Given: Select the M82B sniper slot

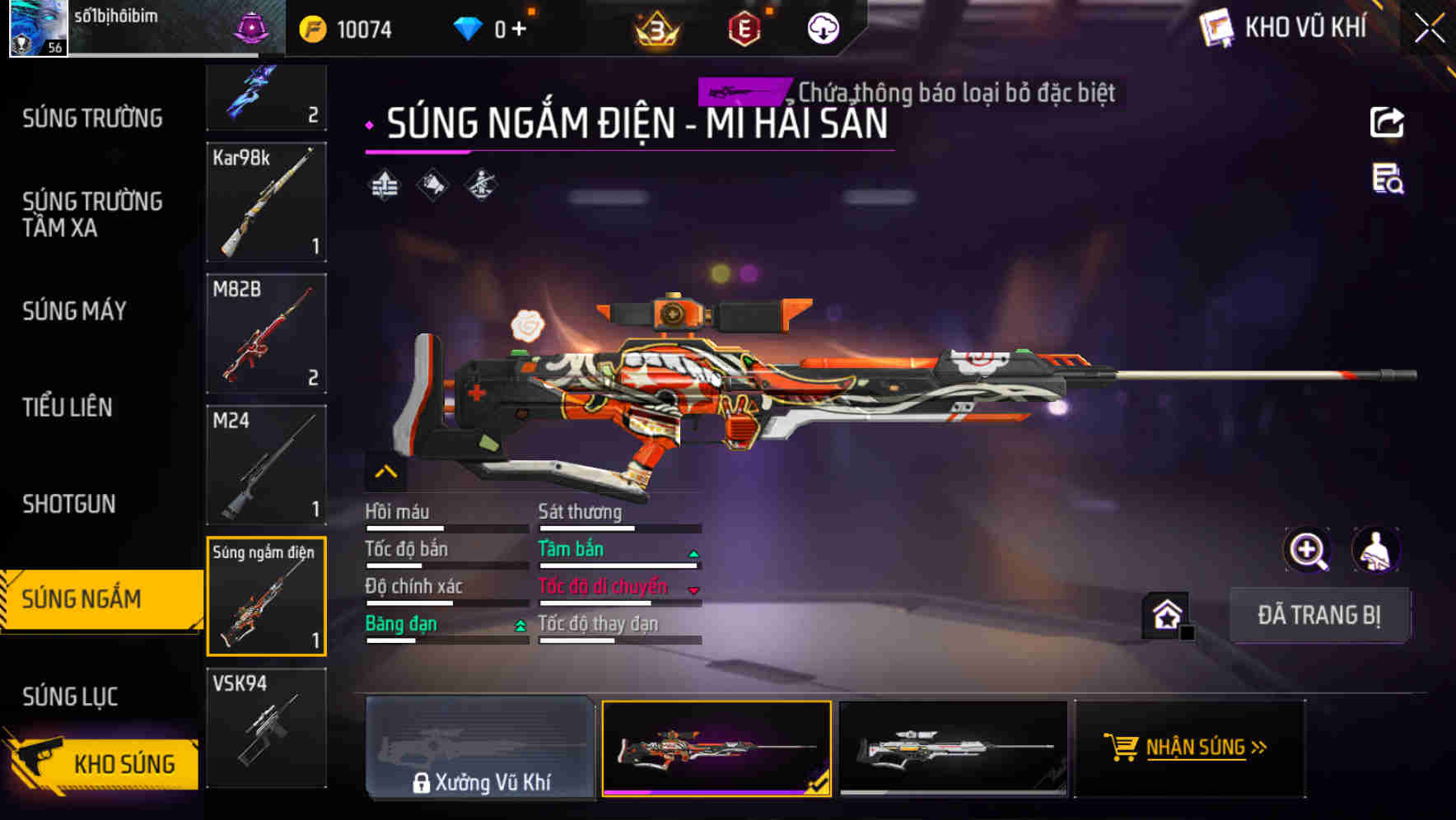Looking at the screenshot, I should click(x=266, y=333).
